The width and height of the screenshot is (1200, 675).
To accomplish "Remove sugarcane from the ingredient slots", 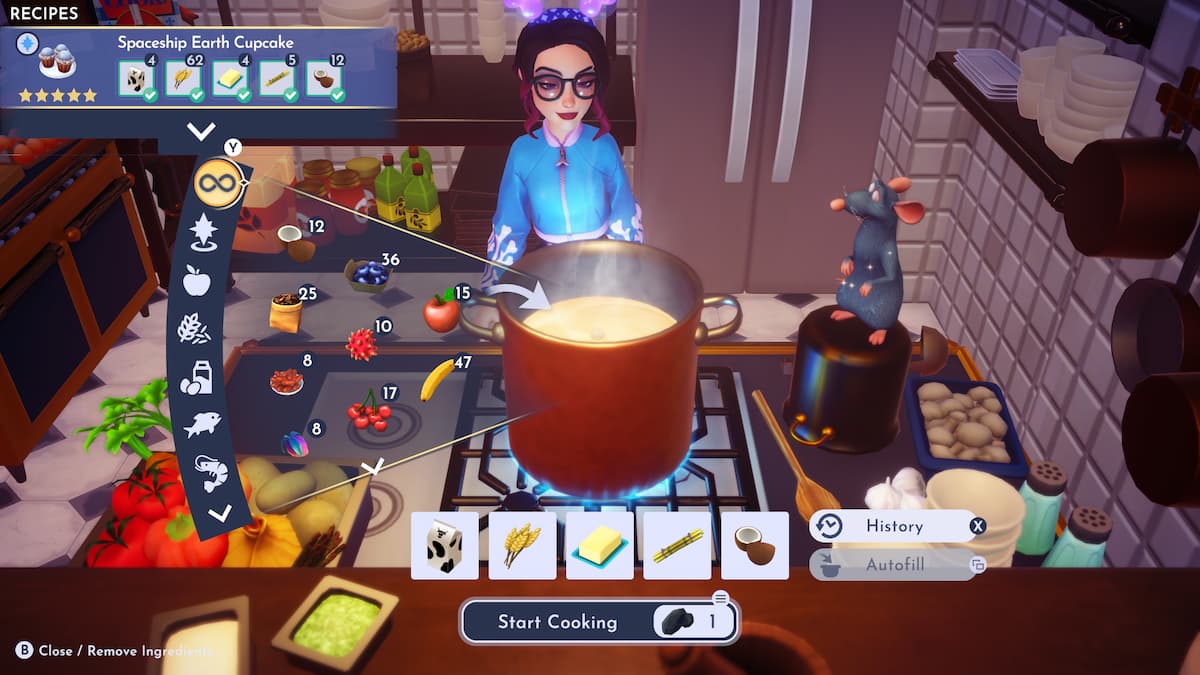I will [677, 546].
